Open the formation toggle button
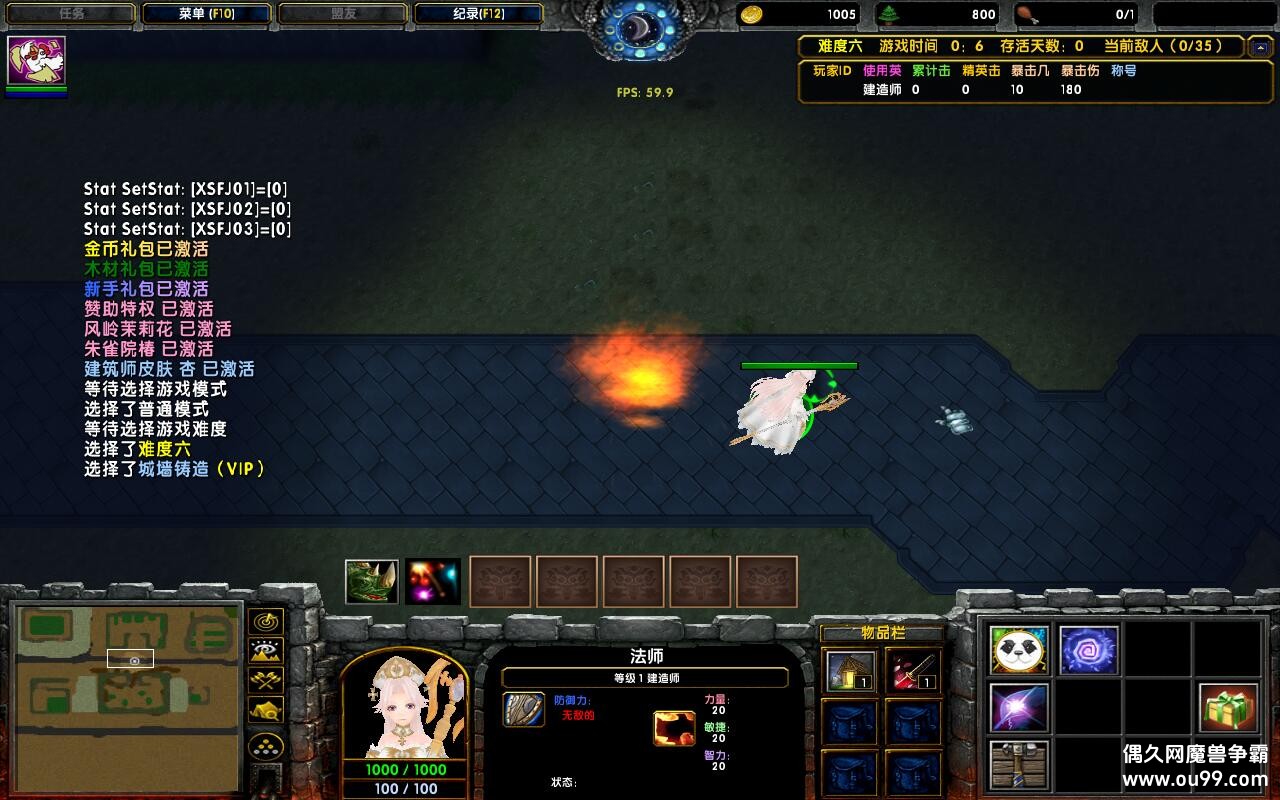 266,746
